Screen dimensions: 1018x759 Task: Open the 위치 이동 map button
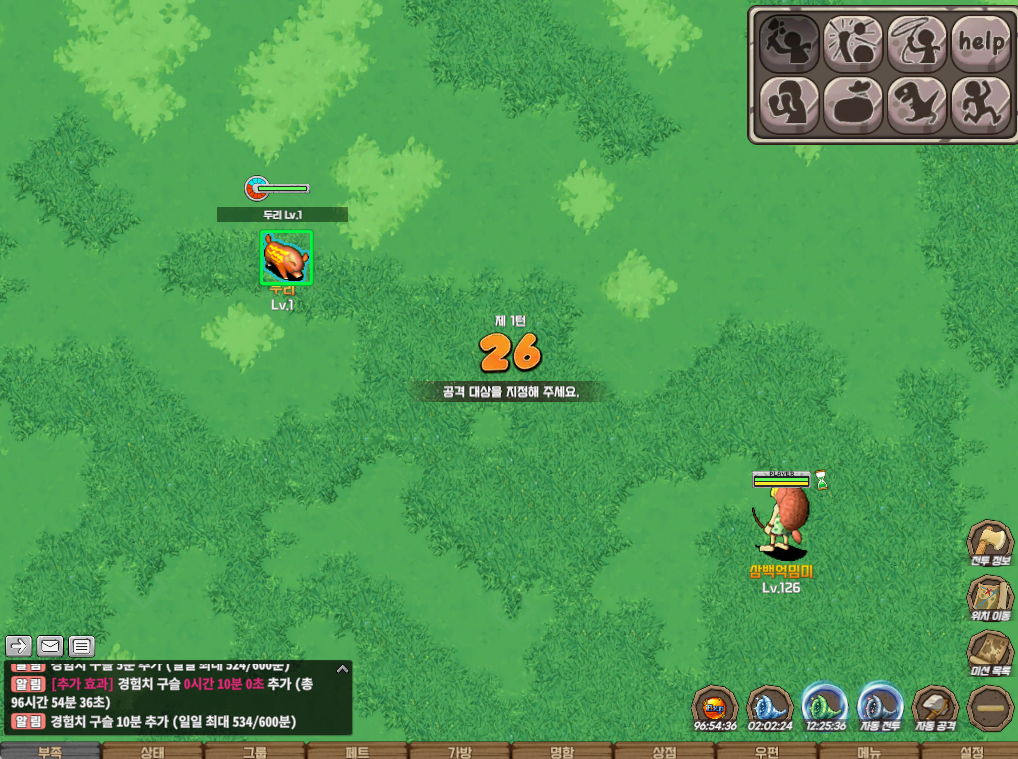989,600
